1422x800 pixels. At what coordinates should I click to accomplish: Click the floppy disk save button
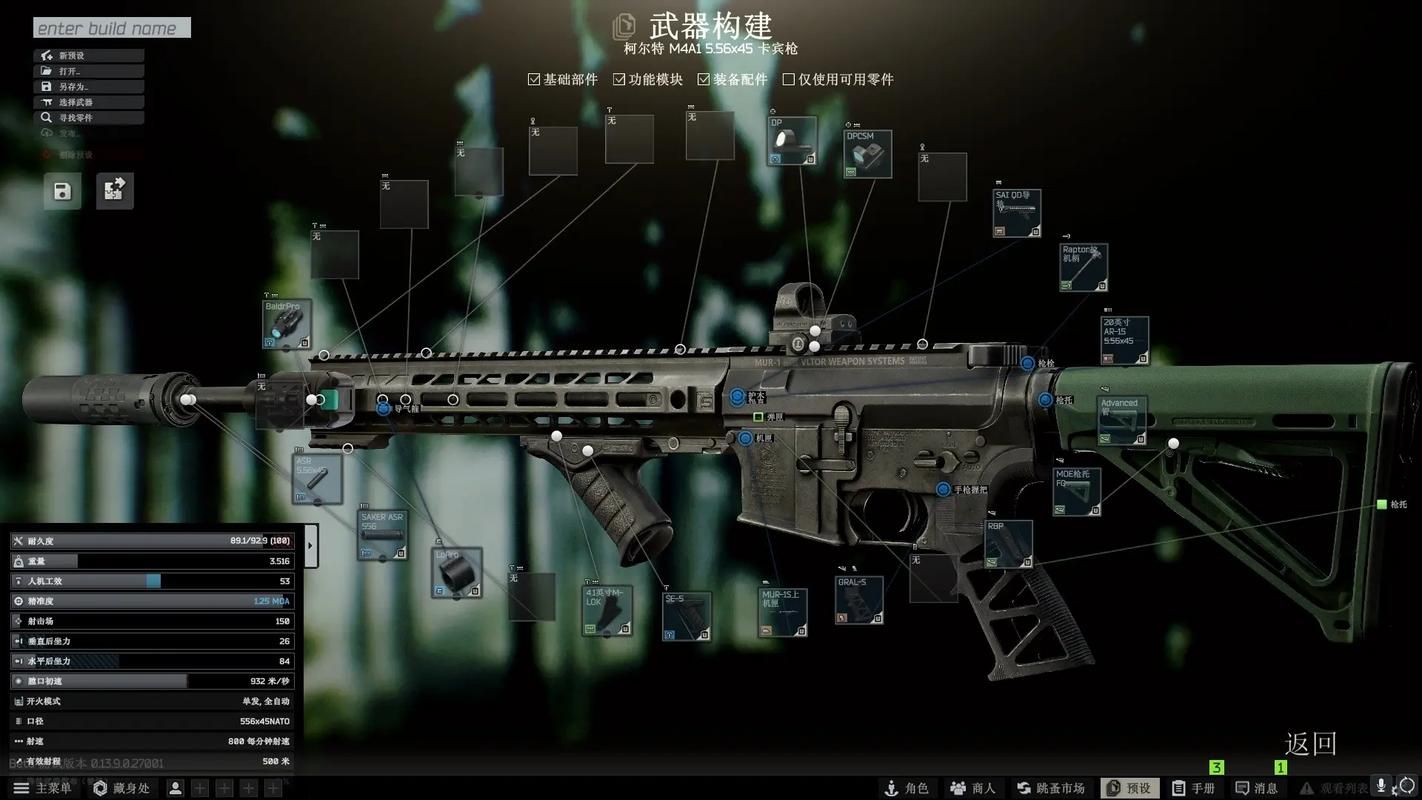click(x=62, y=191)
